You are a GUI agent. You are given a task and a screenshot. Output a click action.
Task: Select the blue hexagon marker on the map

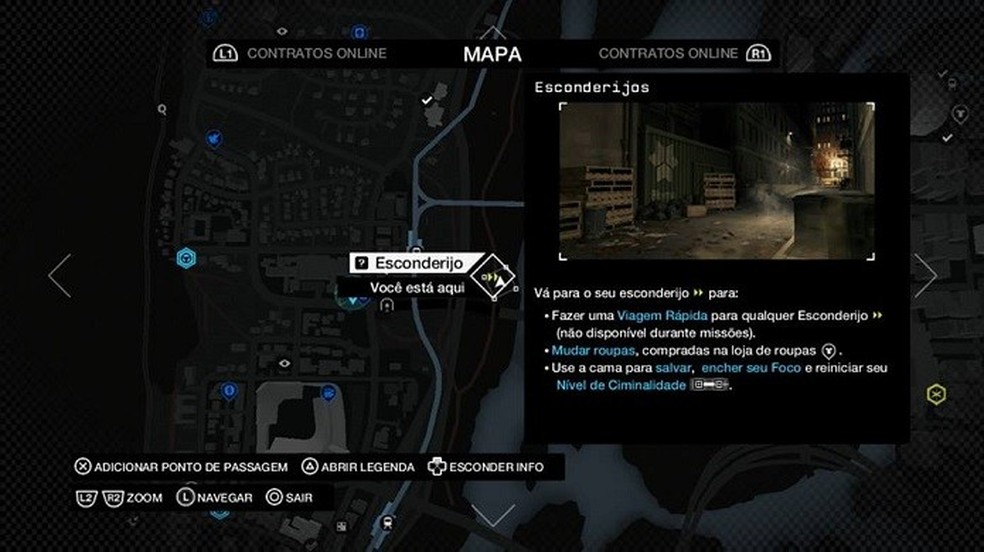click(186, 259)
